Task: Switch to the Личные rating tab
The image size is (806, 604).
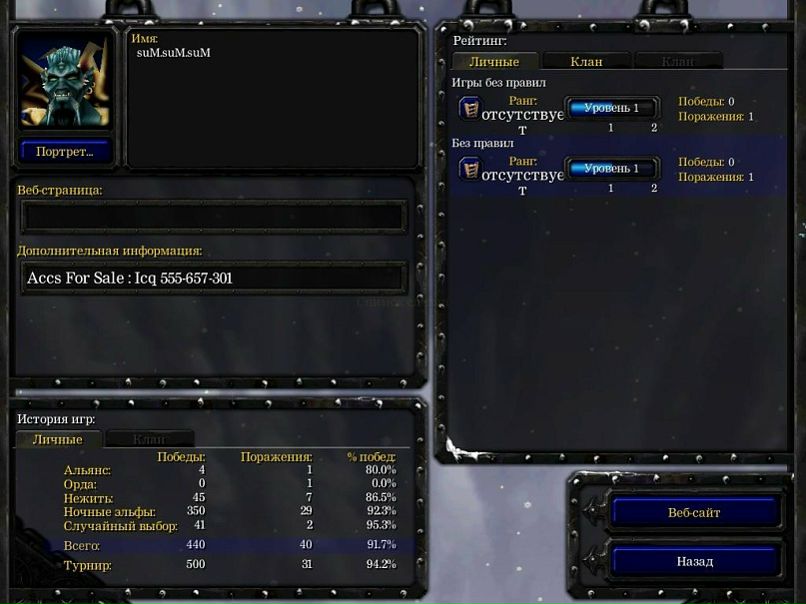Action: [x=494, y=62]
